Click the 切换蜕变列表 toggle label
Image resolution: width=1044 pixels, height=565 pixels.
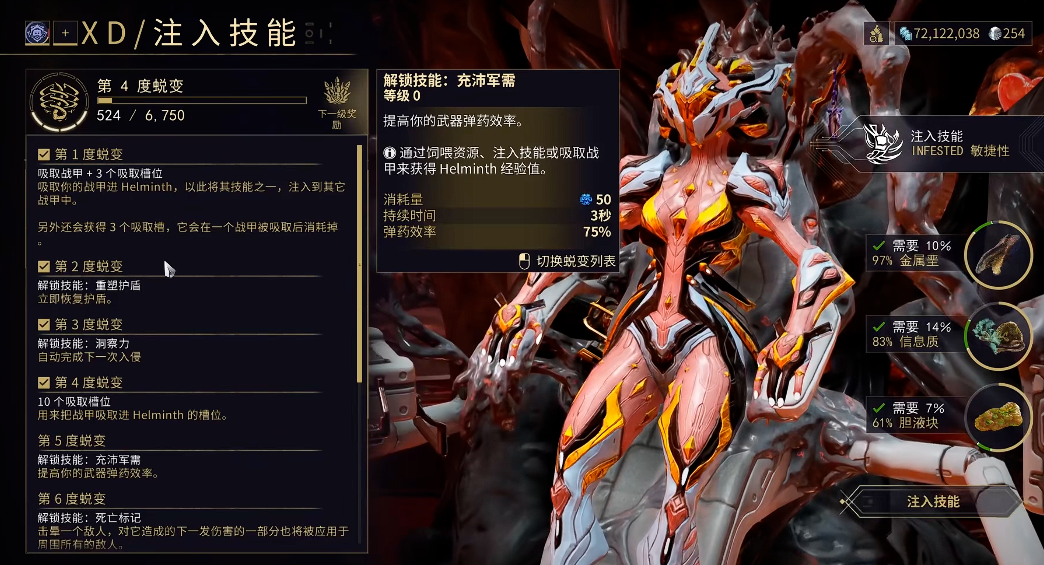575,260
